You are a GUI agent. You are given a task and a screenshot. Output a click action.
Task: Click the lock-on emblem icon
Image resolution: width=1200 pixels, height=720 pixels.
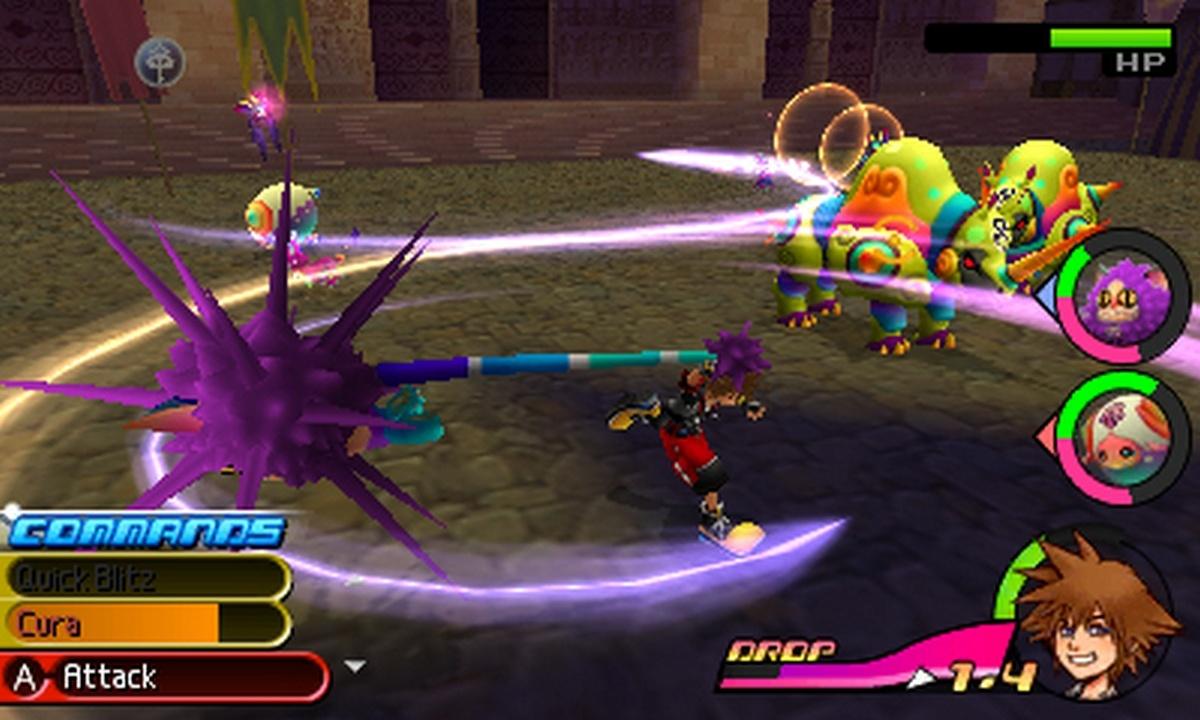[160, 61]
